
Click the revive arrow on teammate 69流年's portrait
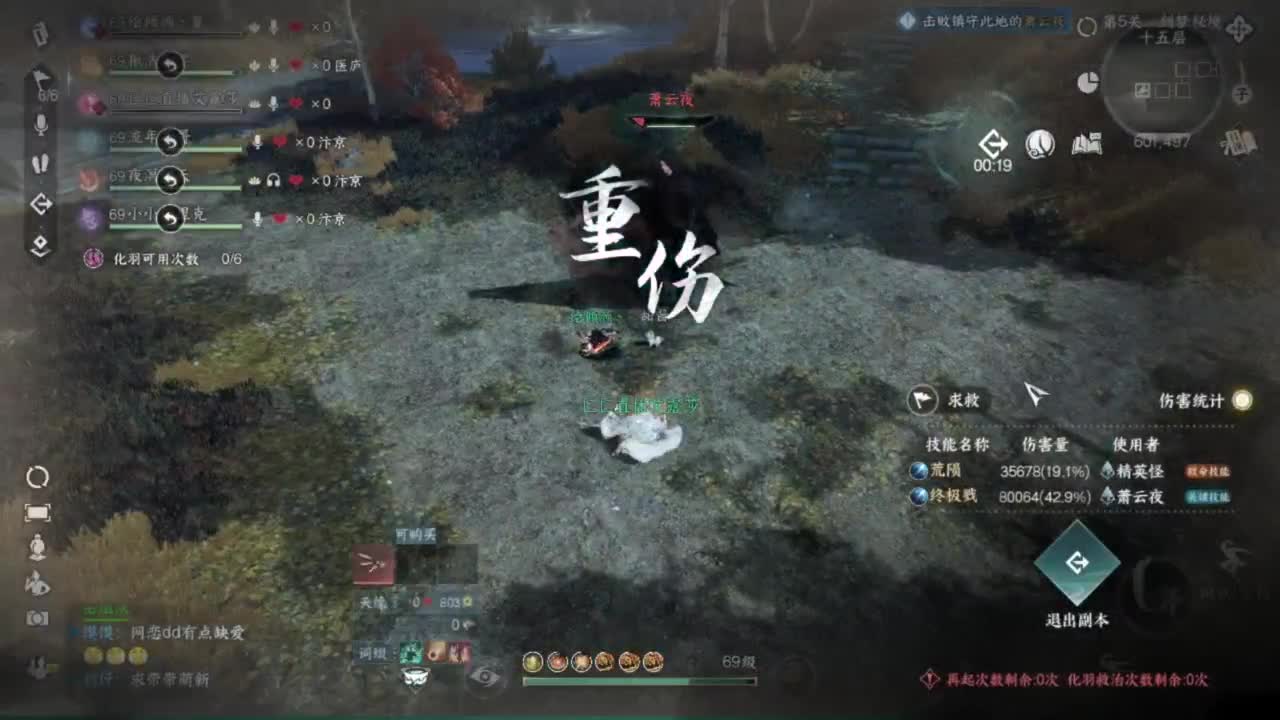tap(170, 141)
